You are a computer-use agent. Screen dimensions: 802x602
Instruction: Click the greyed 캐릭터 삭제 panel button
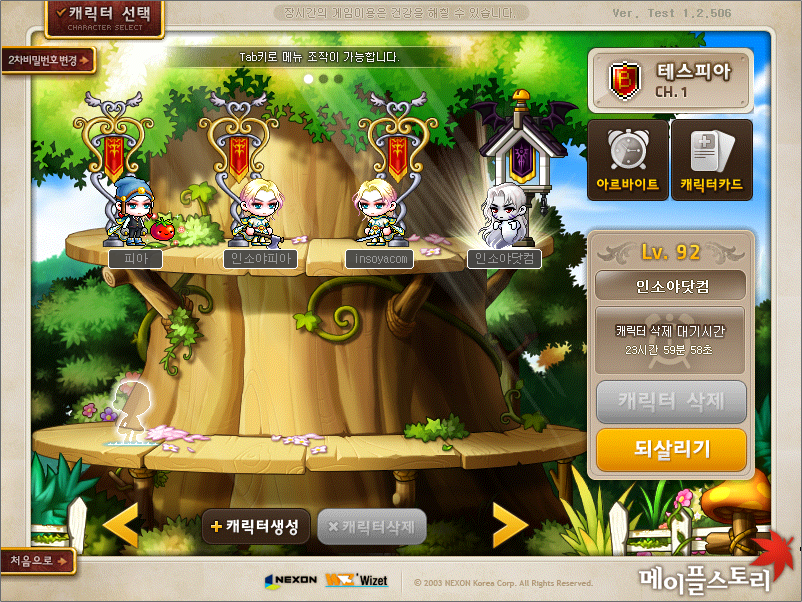tap(671, 403)
